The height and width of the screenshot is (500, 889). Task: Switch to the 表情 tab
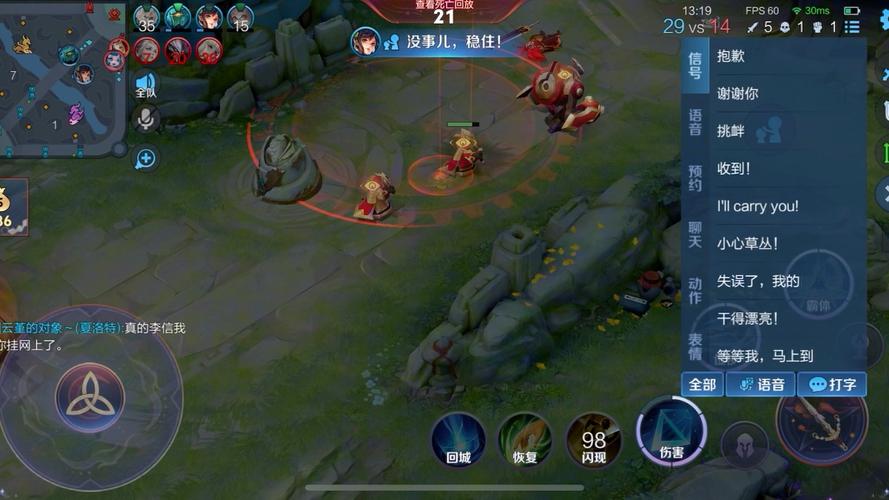click(x=695, y=347)
